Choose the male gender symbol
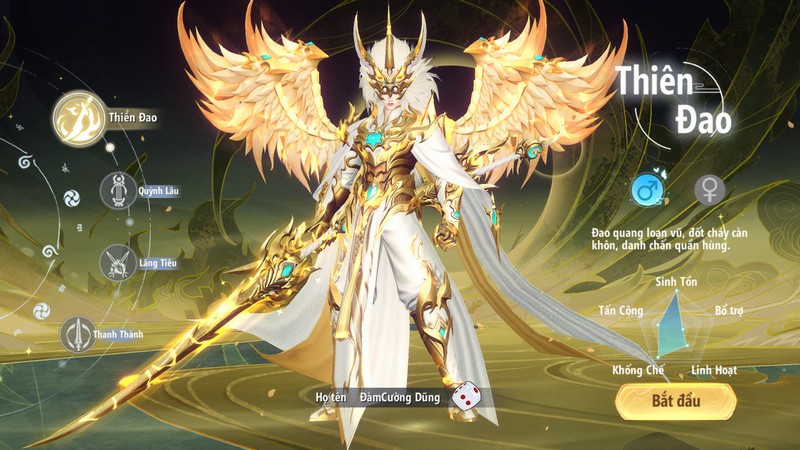The width and height of the screenshot is (800, 450). coord(647,187)
